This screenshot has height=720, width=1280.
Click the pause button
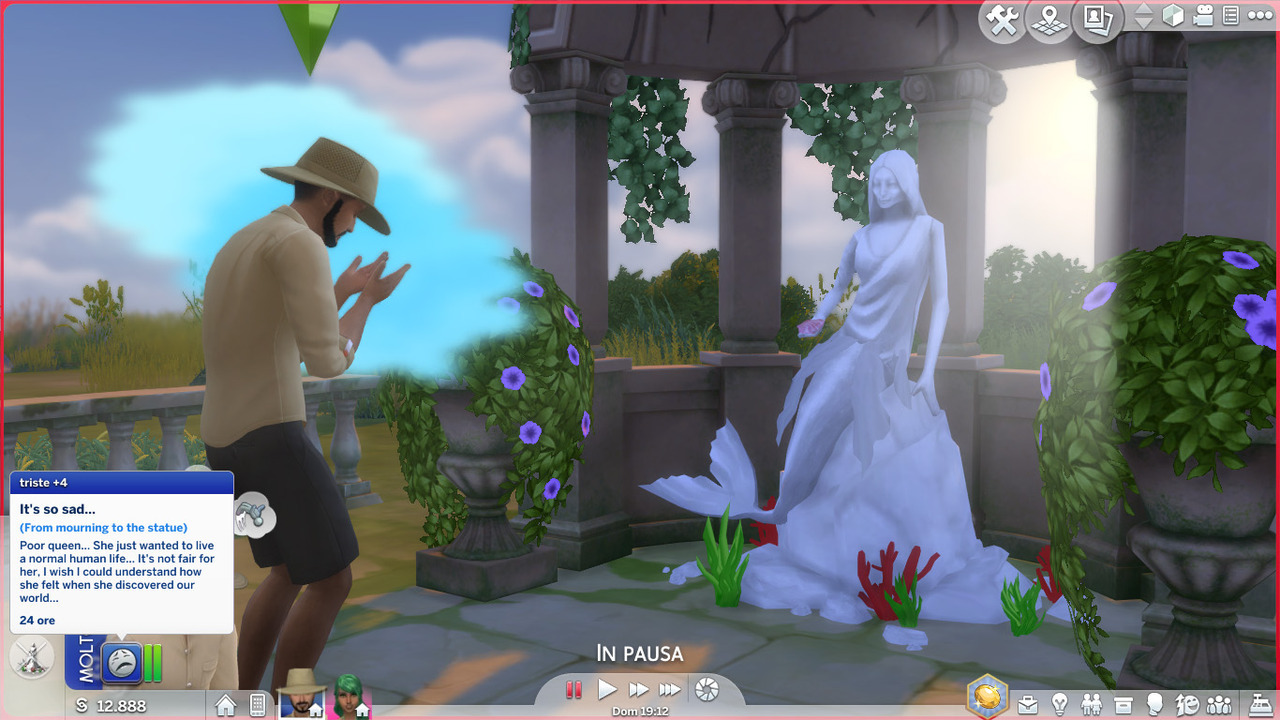574,689
